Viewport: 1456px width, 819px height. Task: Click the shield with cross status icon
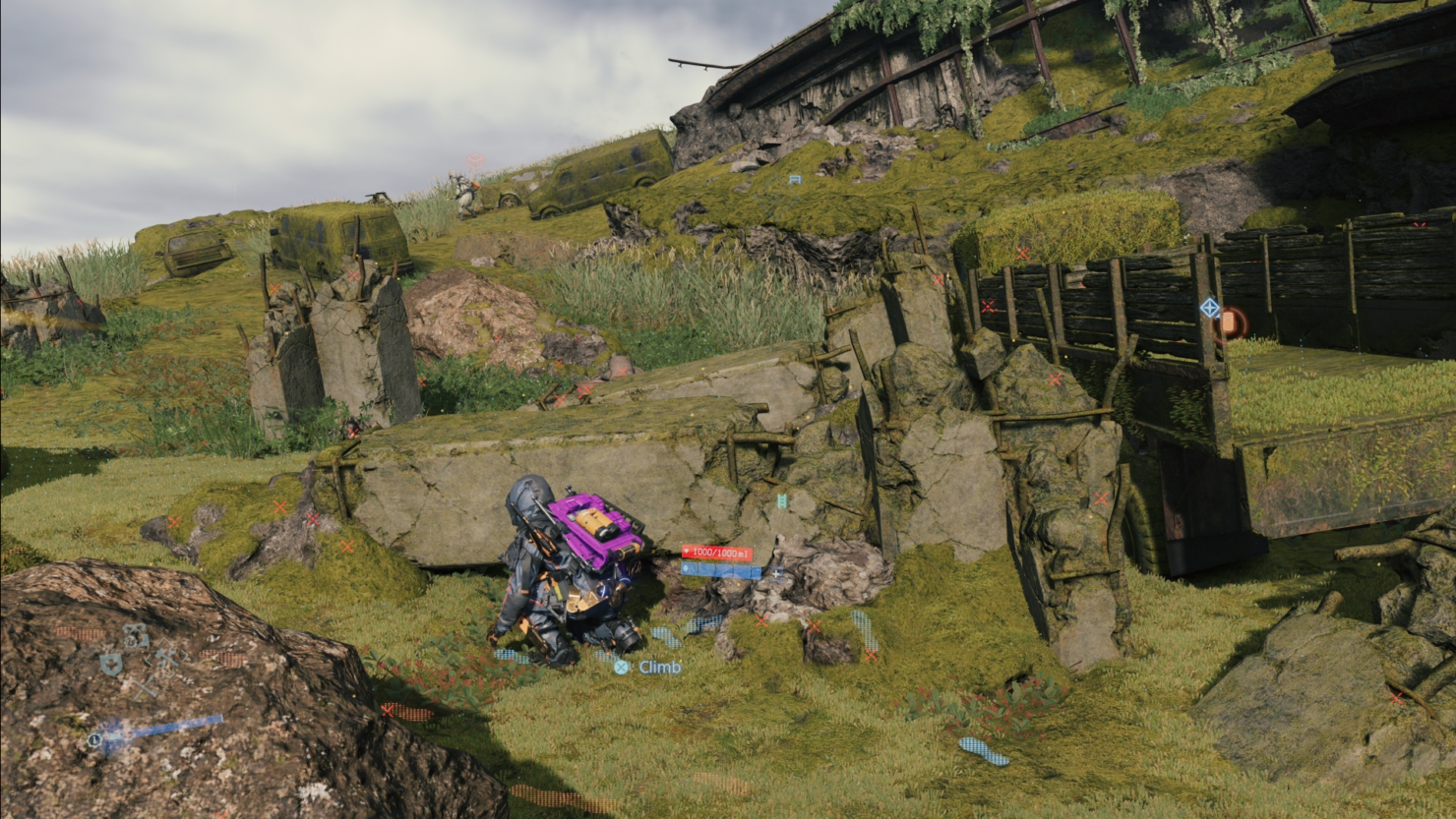(111, 666)
